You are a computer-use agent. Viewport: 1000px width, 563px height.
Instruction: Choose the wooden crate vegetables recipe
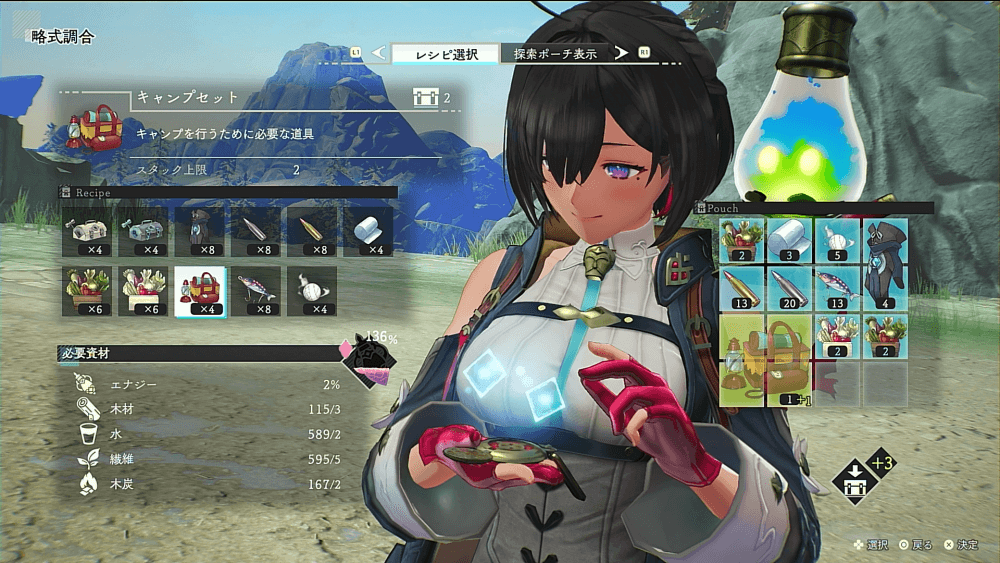[88, 291]
